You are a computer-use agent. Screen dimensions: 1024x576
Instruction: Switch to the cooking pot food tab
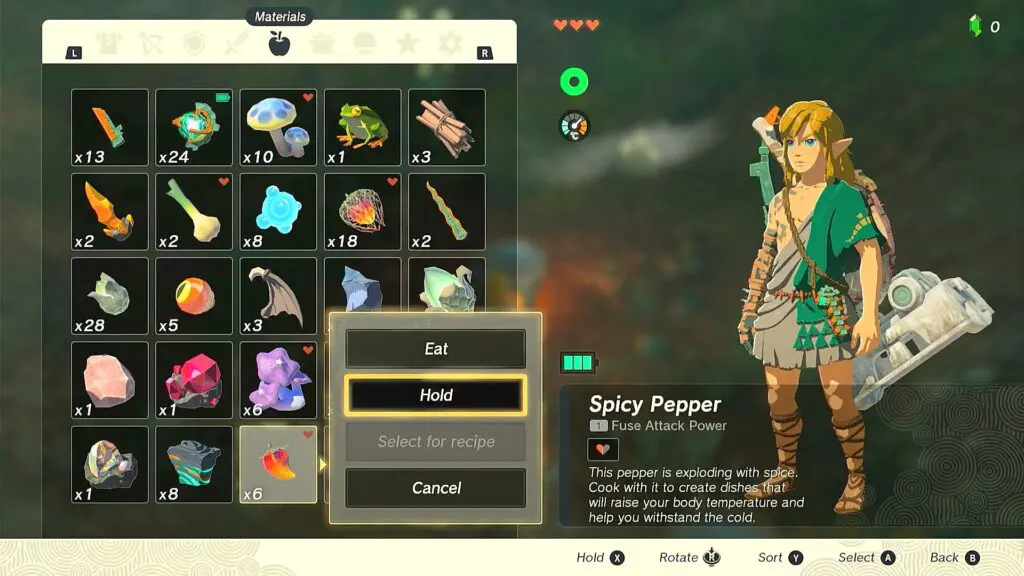click(x=322, y=43)
